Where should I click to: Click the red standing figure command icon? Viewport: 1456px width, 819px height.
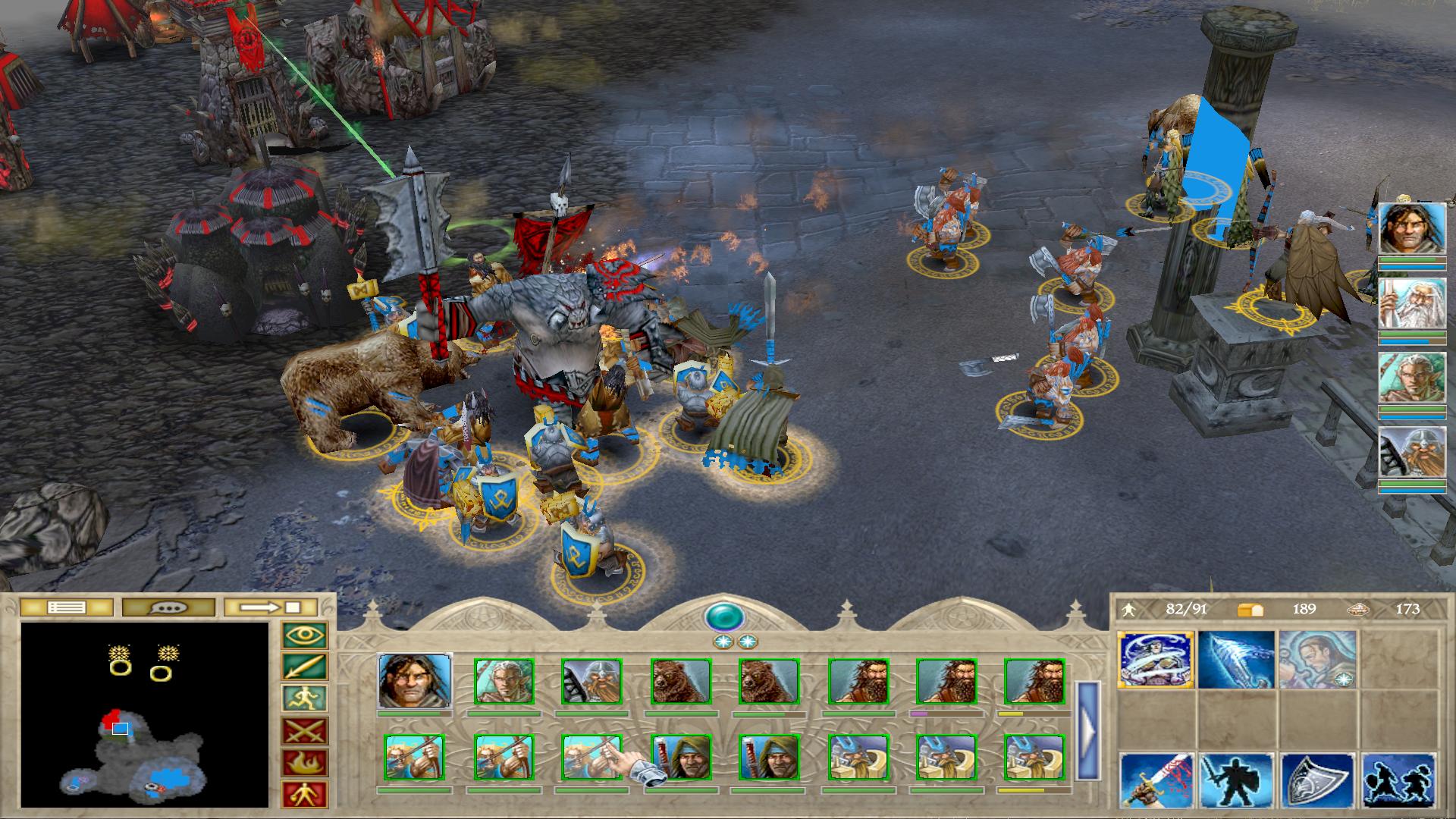(305, 794)
